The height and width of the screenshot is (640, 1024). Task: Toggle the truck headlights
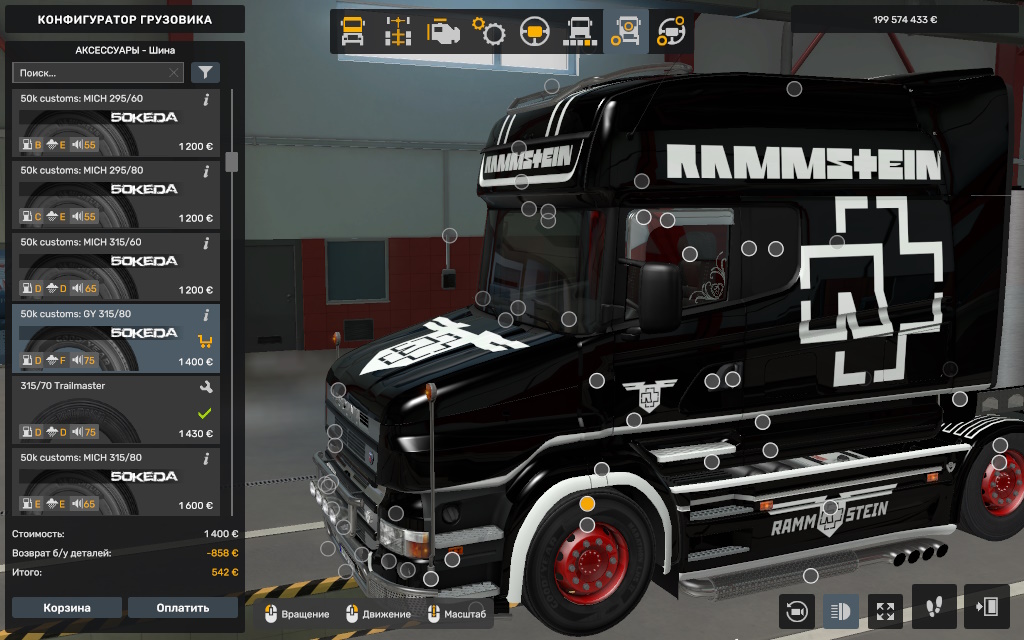click(x=839, y=609)
